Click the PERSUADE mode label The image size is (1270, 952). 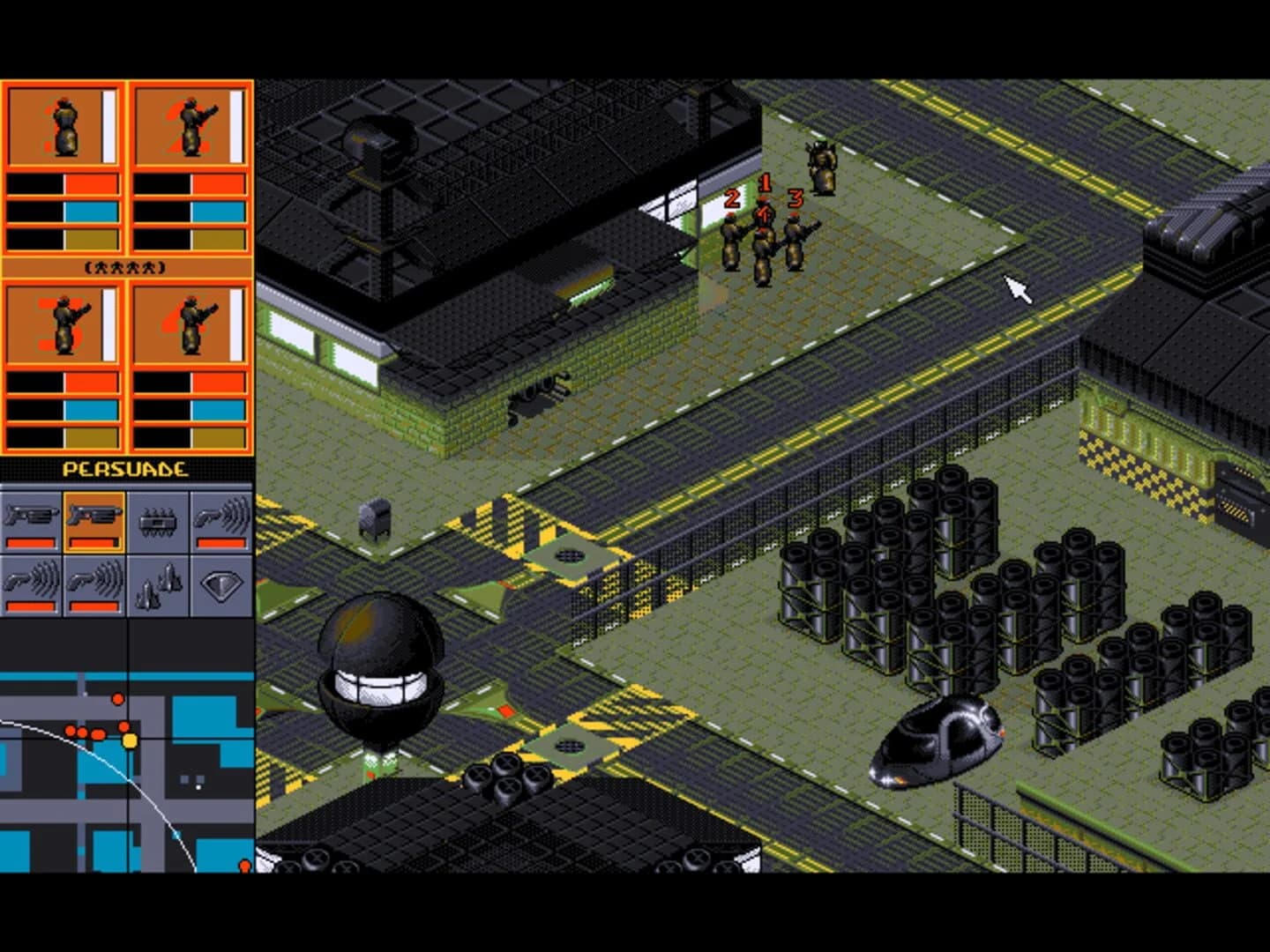(x=128, y=469)
